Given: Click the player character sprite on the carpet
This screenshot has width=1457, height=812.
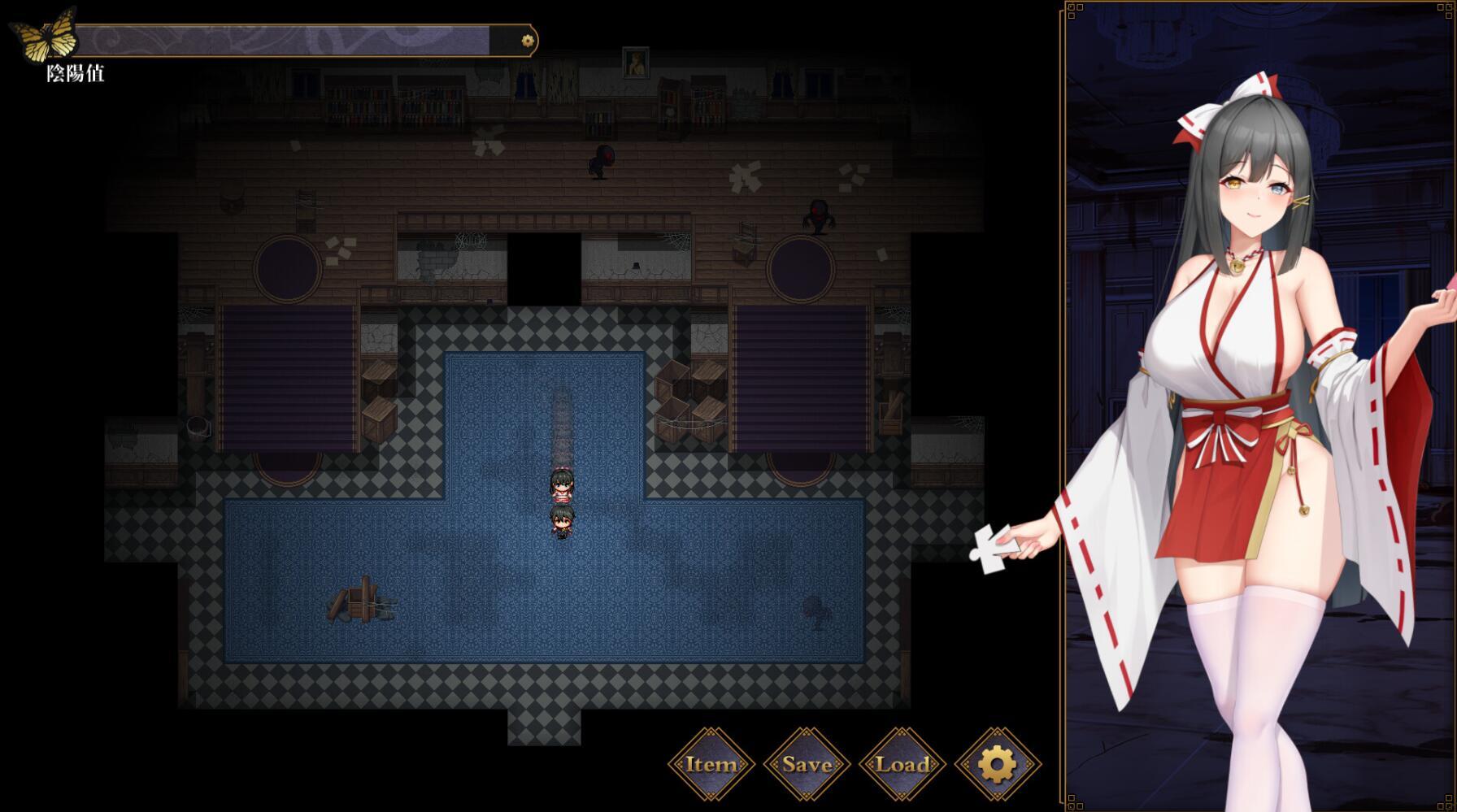Looking at the screenshot, I should click(563, 488).
